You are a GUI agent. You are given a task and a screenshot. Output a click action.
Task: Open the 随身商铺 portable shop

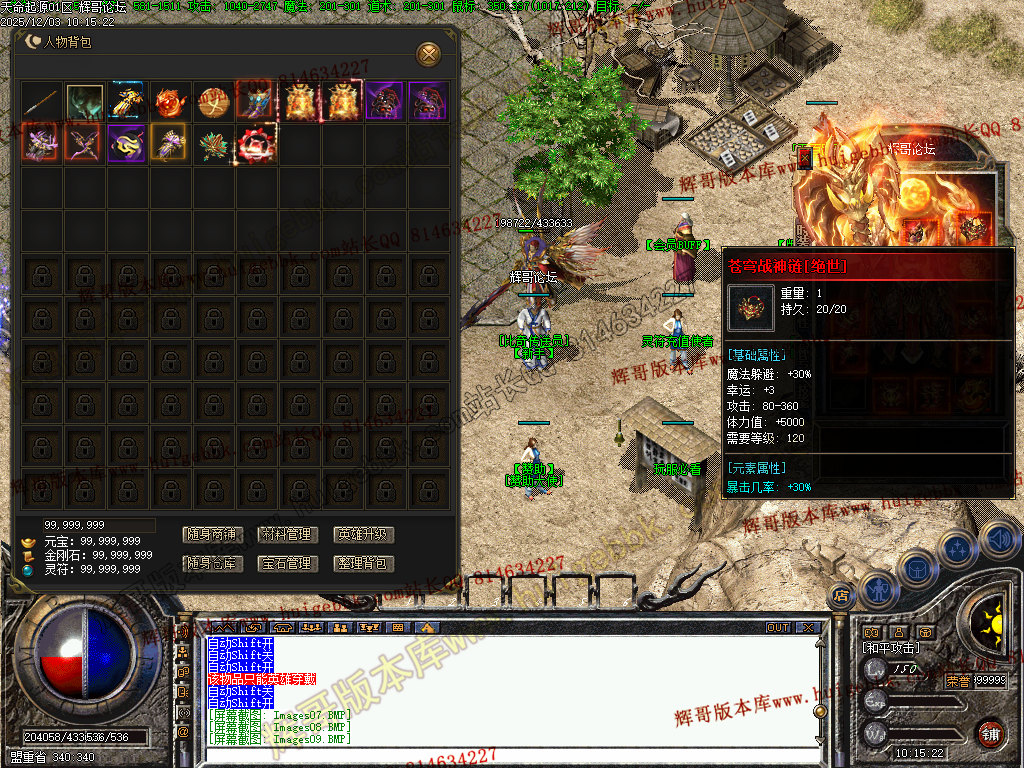[x=210, y=535]
